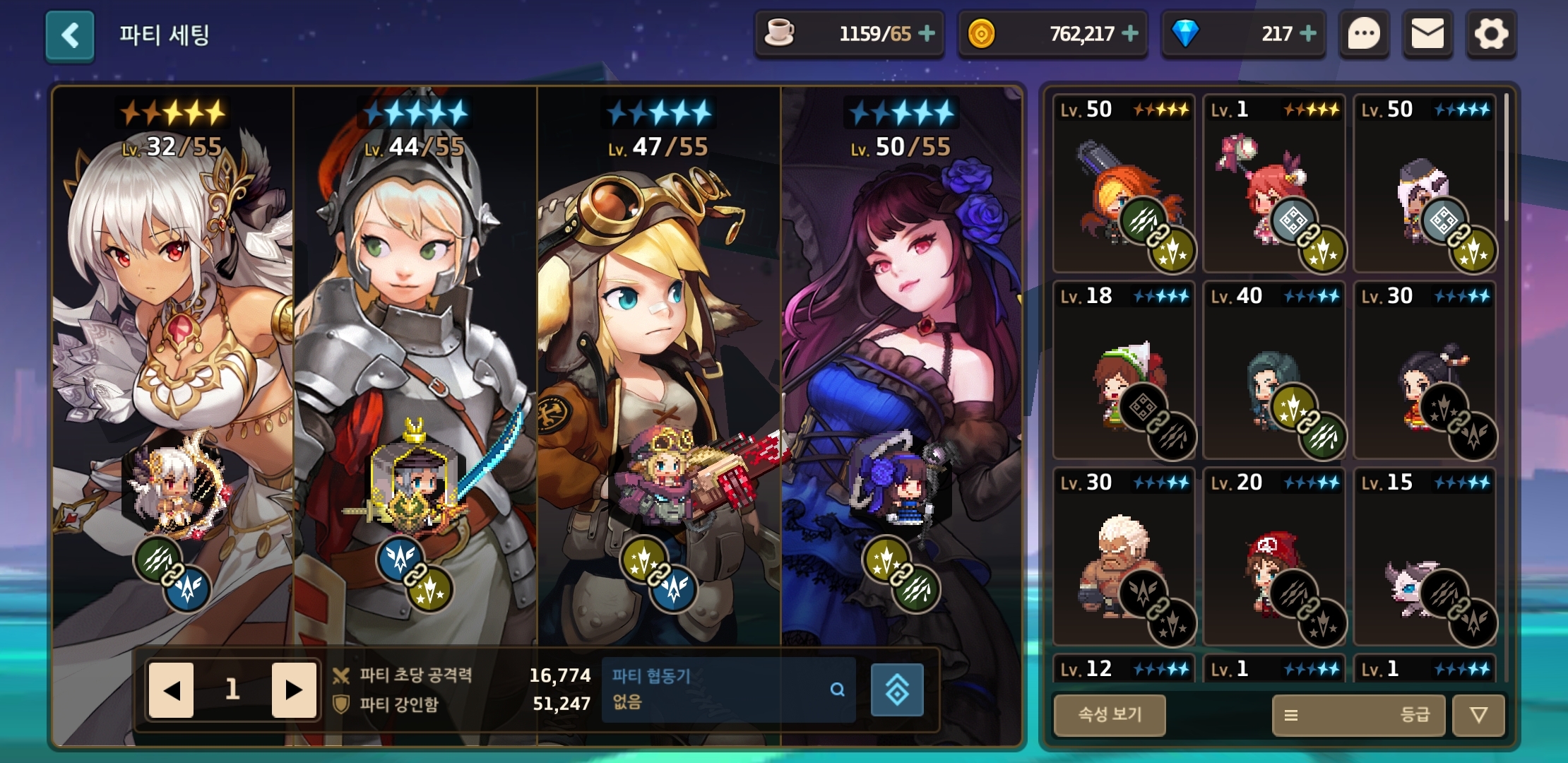Image resolution: width=1568 pixels, height=763 pixels.
Task: Open the mail inbox
Action: point(1427,34)
